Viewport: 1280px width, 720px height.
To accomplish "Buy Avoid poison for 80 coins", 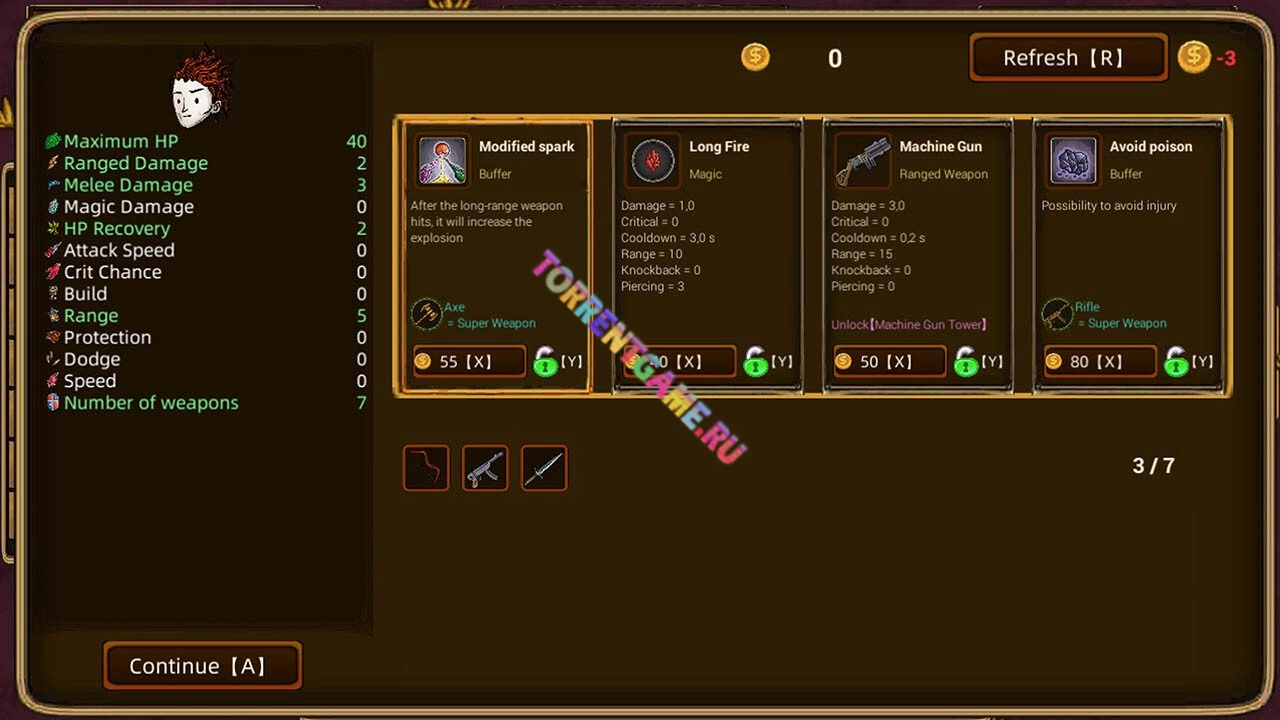I will (1099, 361).
